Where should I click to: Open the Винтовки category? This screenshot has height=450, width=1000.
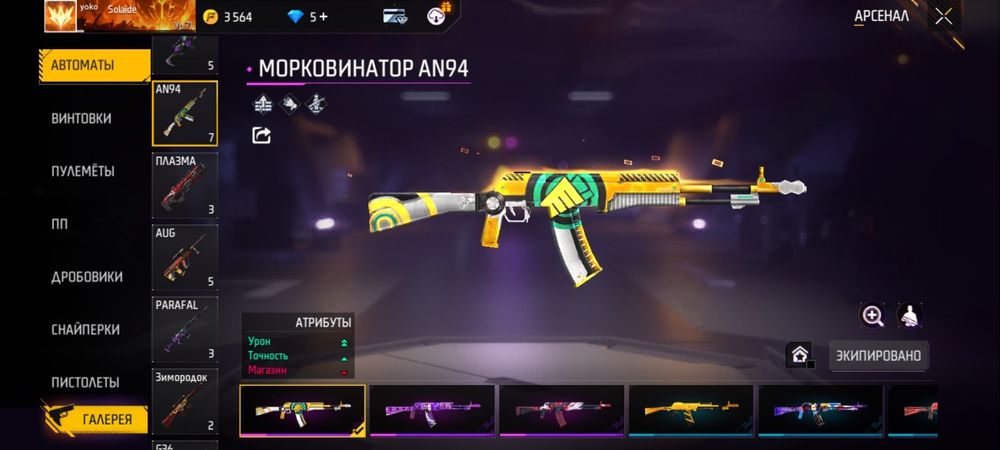click(x=81, y=118)
